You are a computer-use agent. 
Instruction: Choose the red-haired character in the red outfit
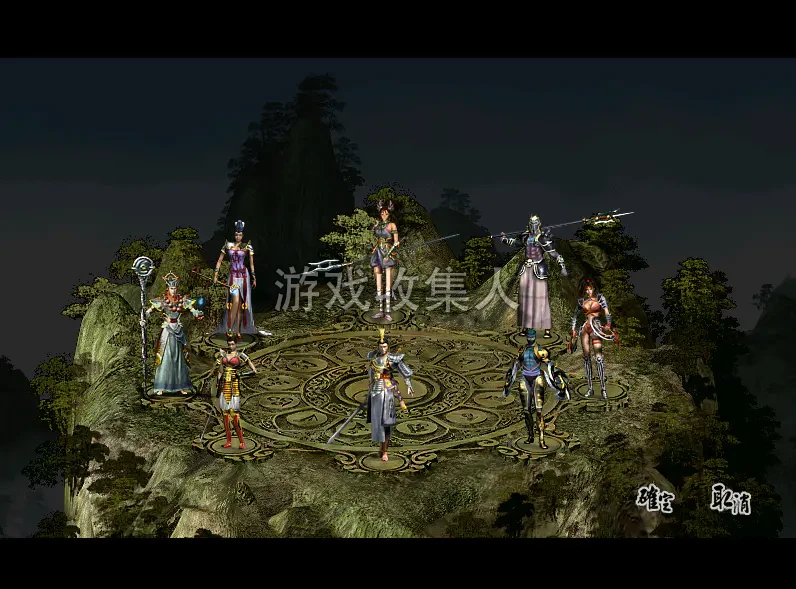(x=591, y=338)
